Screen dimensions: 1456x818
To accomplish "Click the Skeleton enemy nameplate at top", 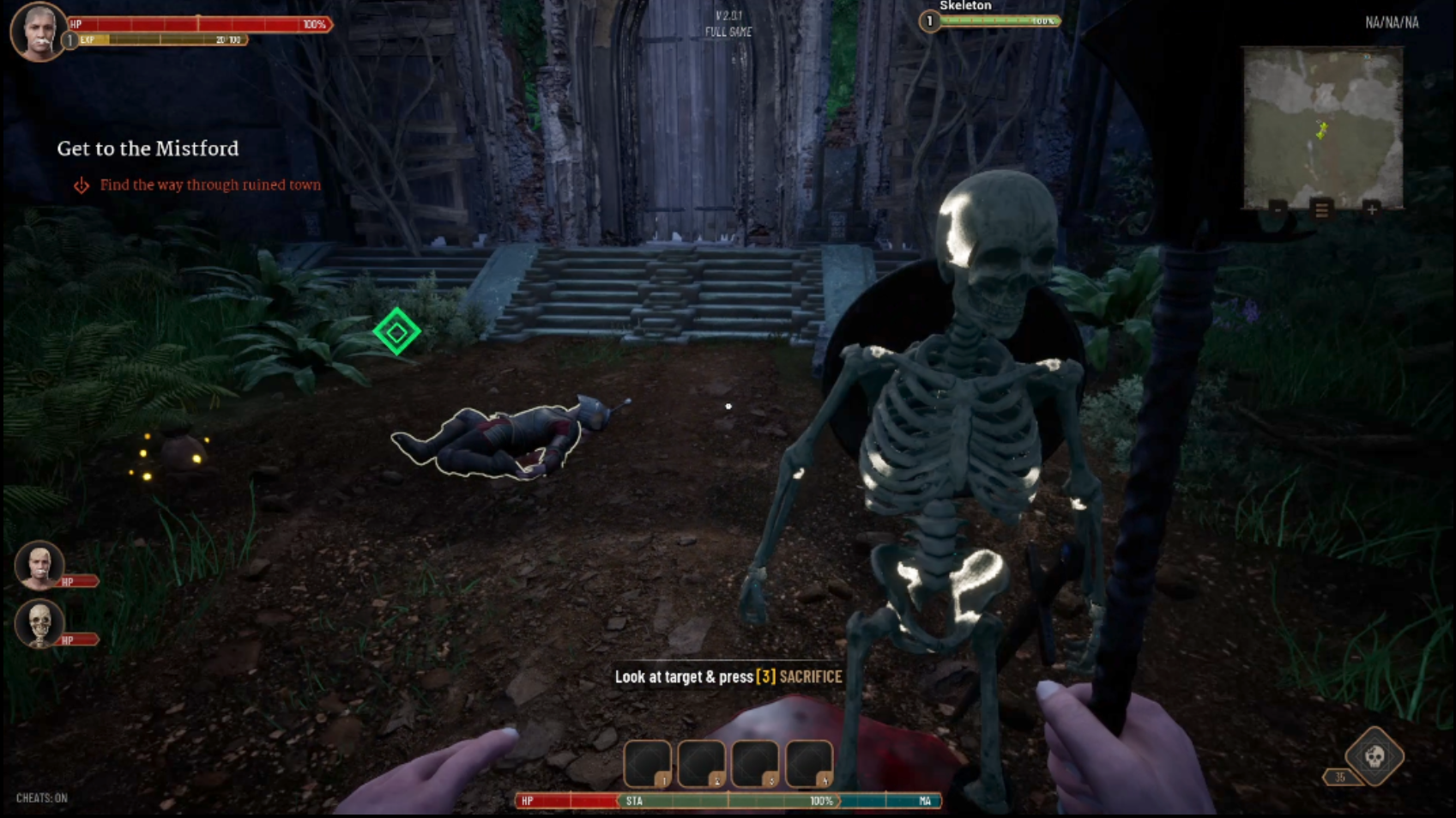I will coord(964,6).
